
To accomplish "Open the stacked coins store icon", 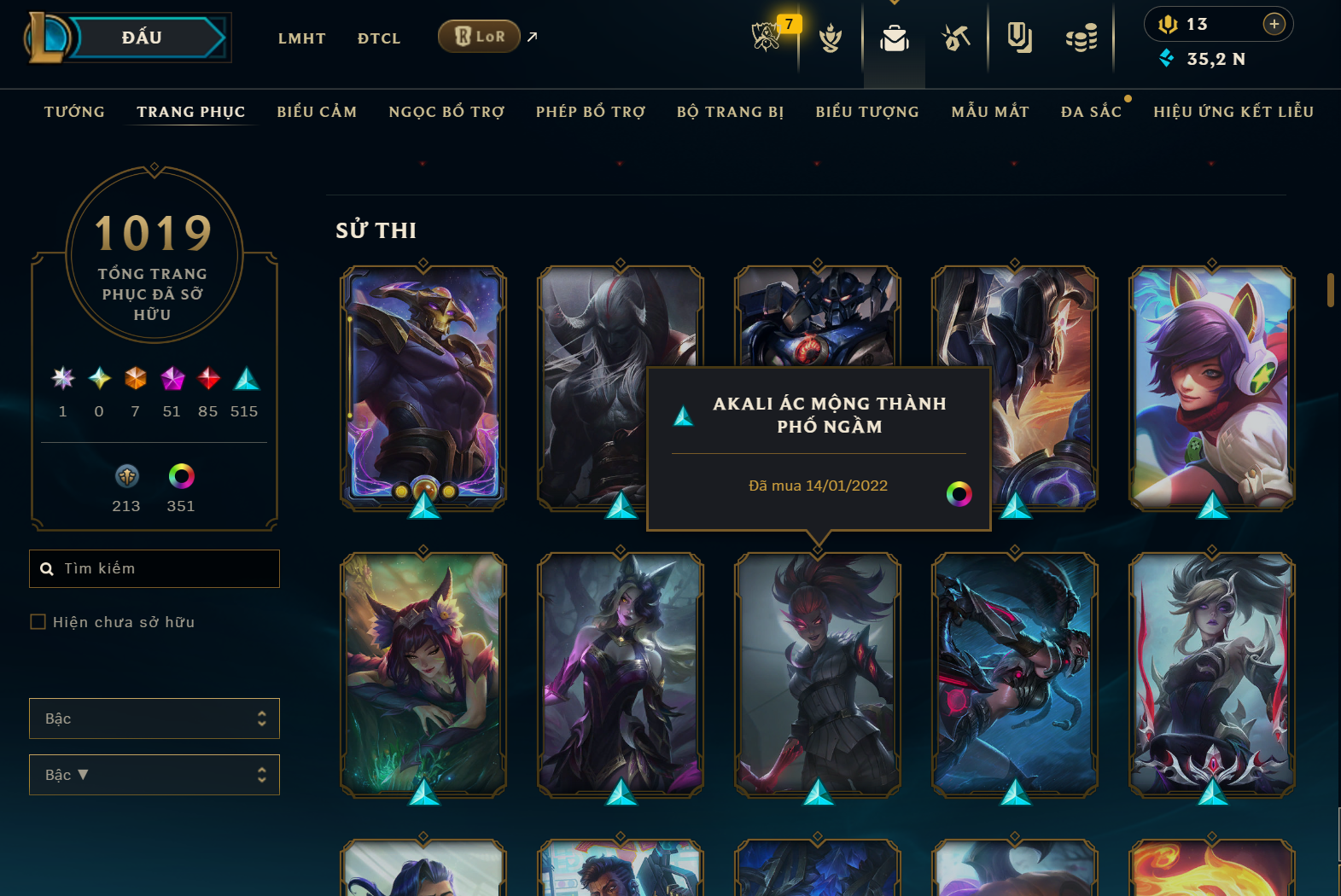I will [x=1082, y=38].
